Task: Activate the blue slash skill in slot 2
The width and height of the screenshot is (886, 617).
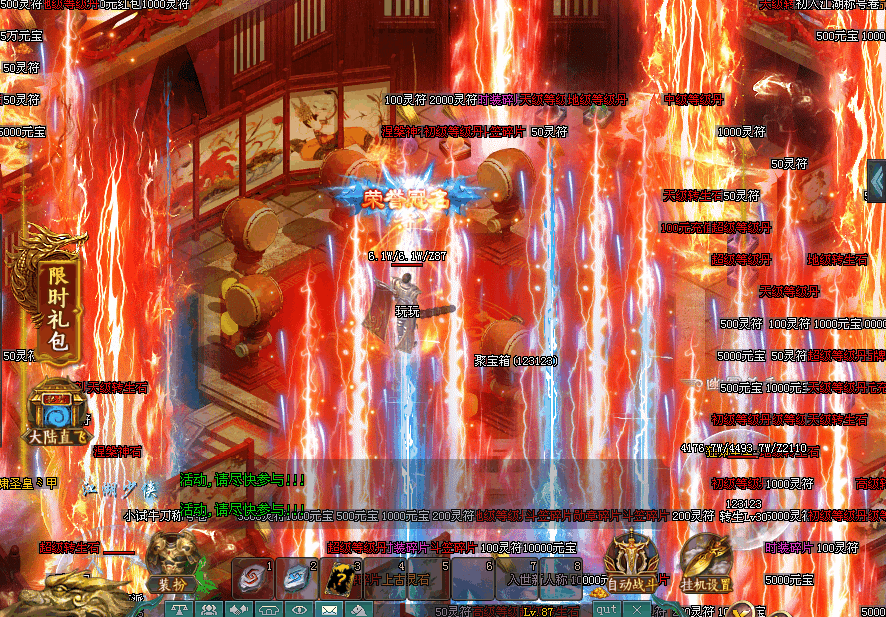Action: point(296,578)
